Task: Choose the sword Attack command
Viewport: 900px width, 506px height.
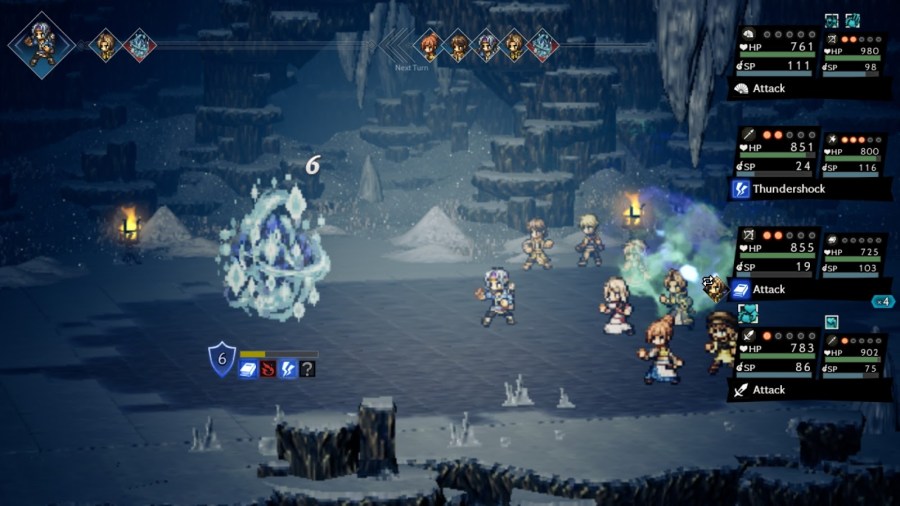Action: (x=768, y=390)
